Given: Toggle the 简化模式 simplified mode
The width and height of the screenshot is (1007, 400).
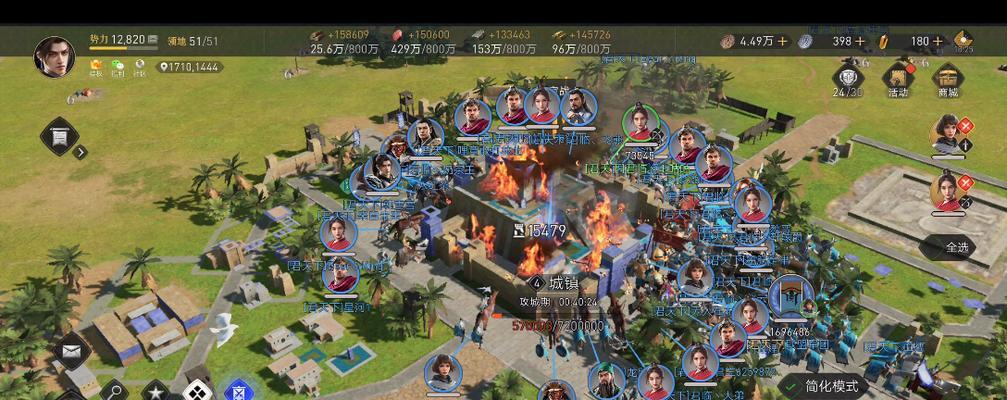Looking at the screenshot, I should coord(820,386).
